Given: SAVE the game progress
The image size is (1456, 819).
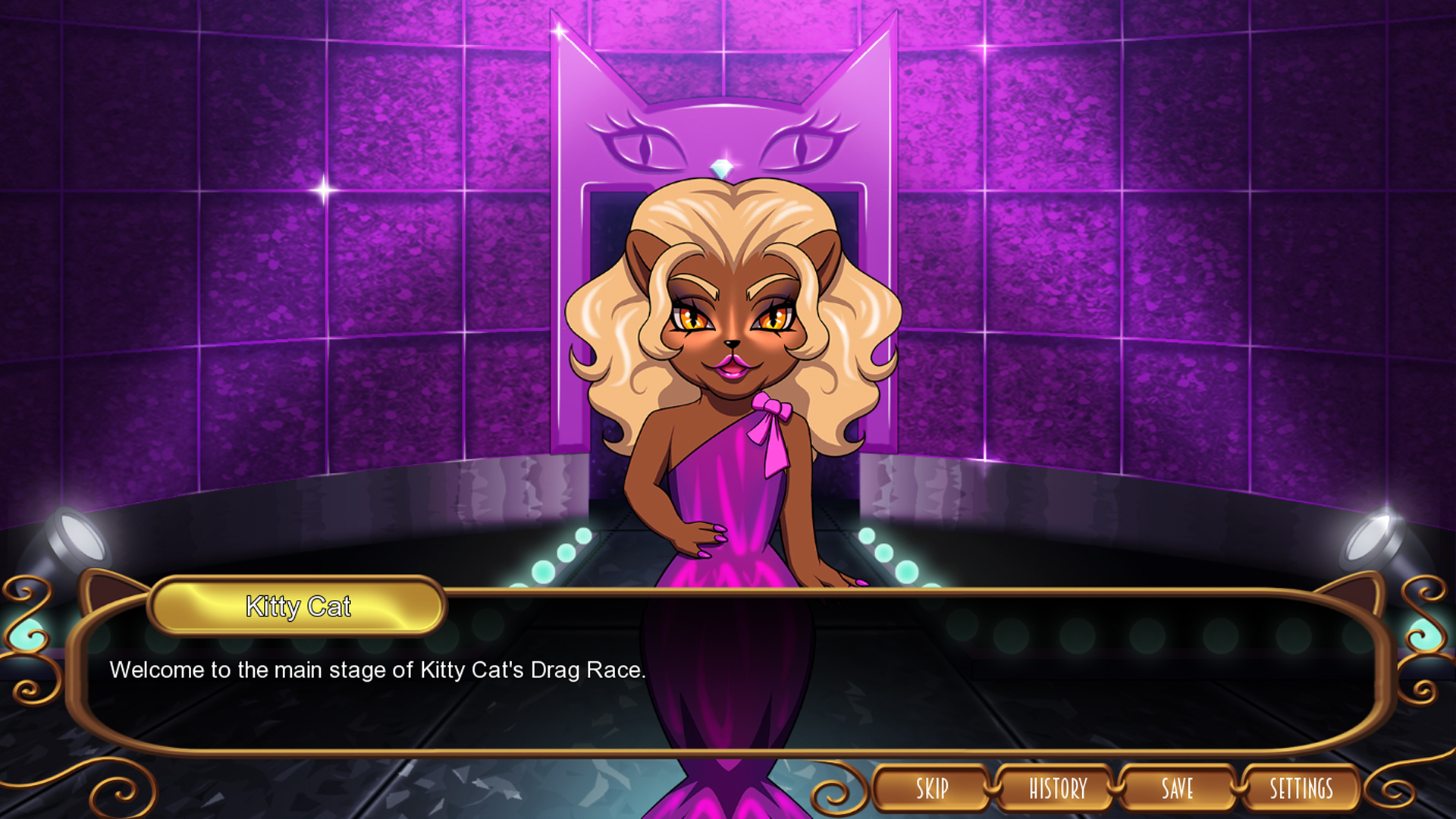Looking at the screenshot, I should 1178,789.
